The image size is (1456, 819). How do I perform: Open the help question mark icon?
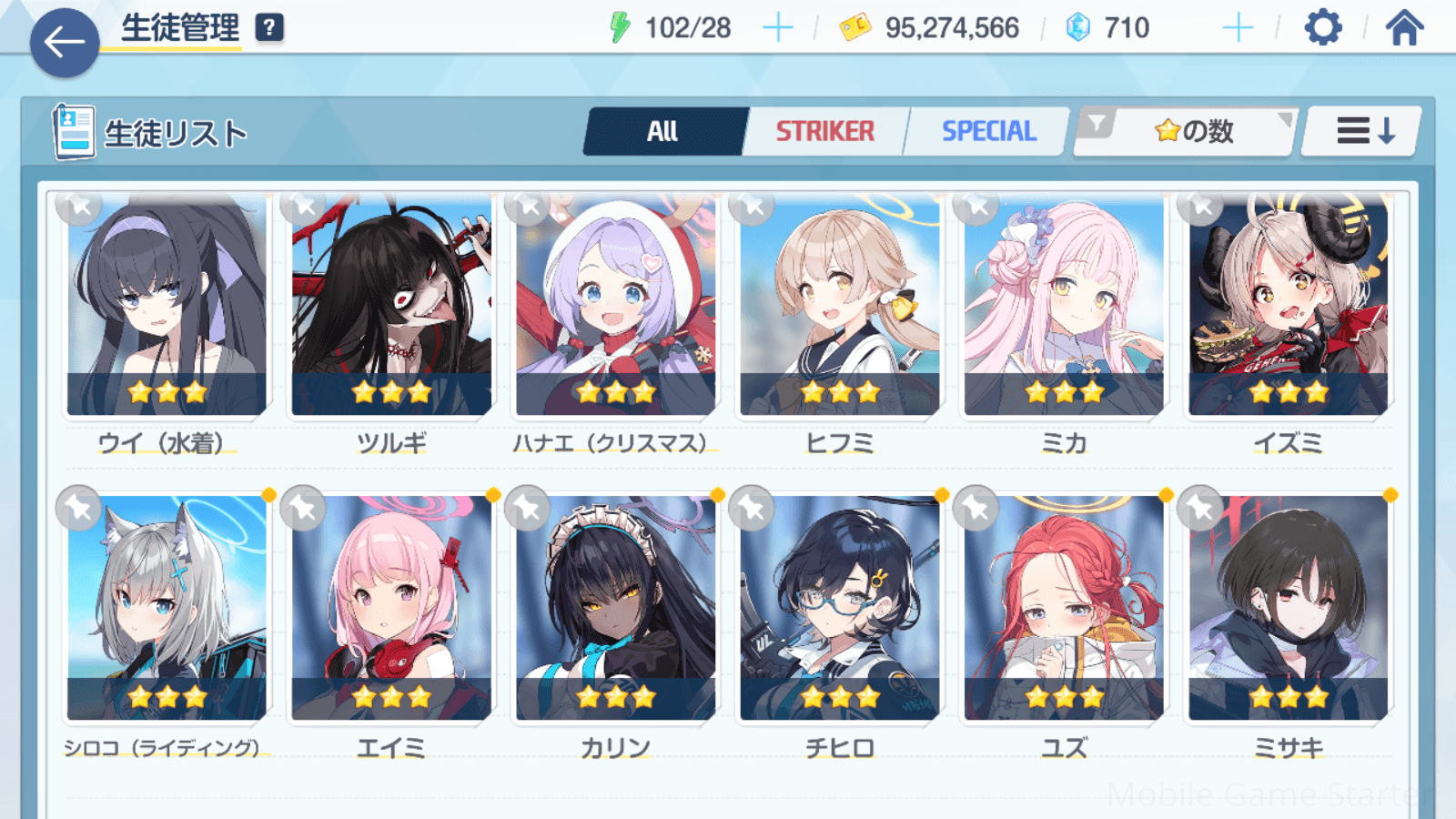point(269,28)
